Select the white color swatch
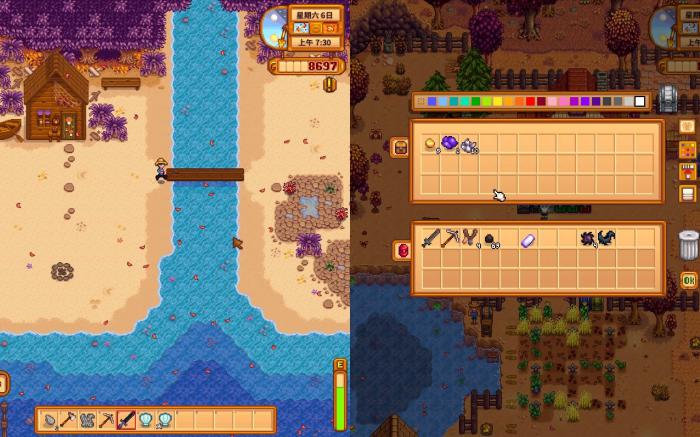The height and width of the screenshot is (437, 700). tap(640, 101)
